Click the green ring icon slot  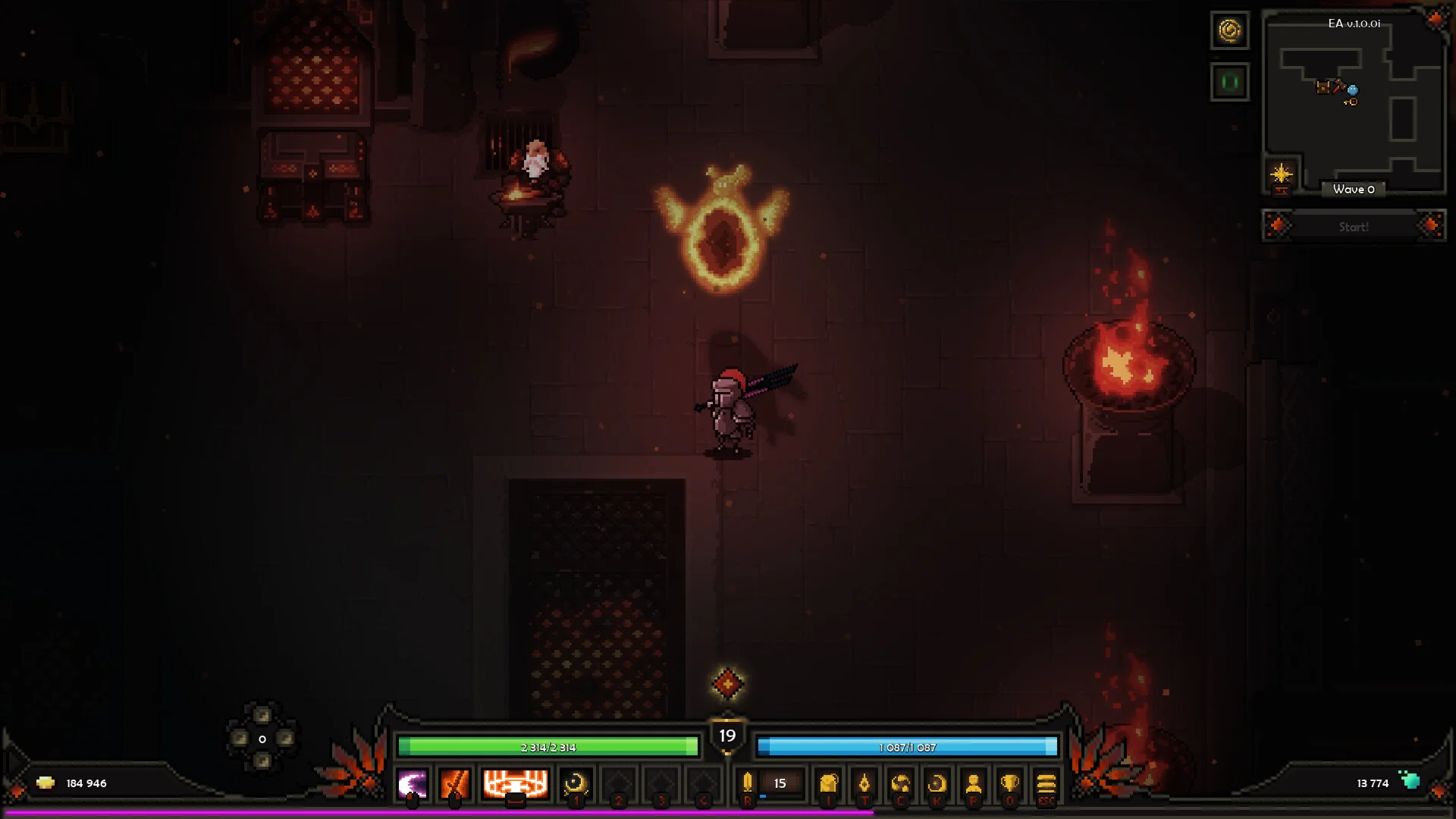1229,82
